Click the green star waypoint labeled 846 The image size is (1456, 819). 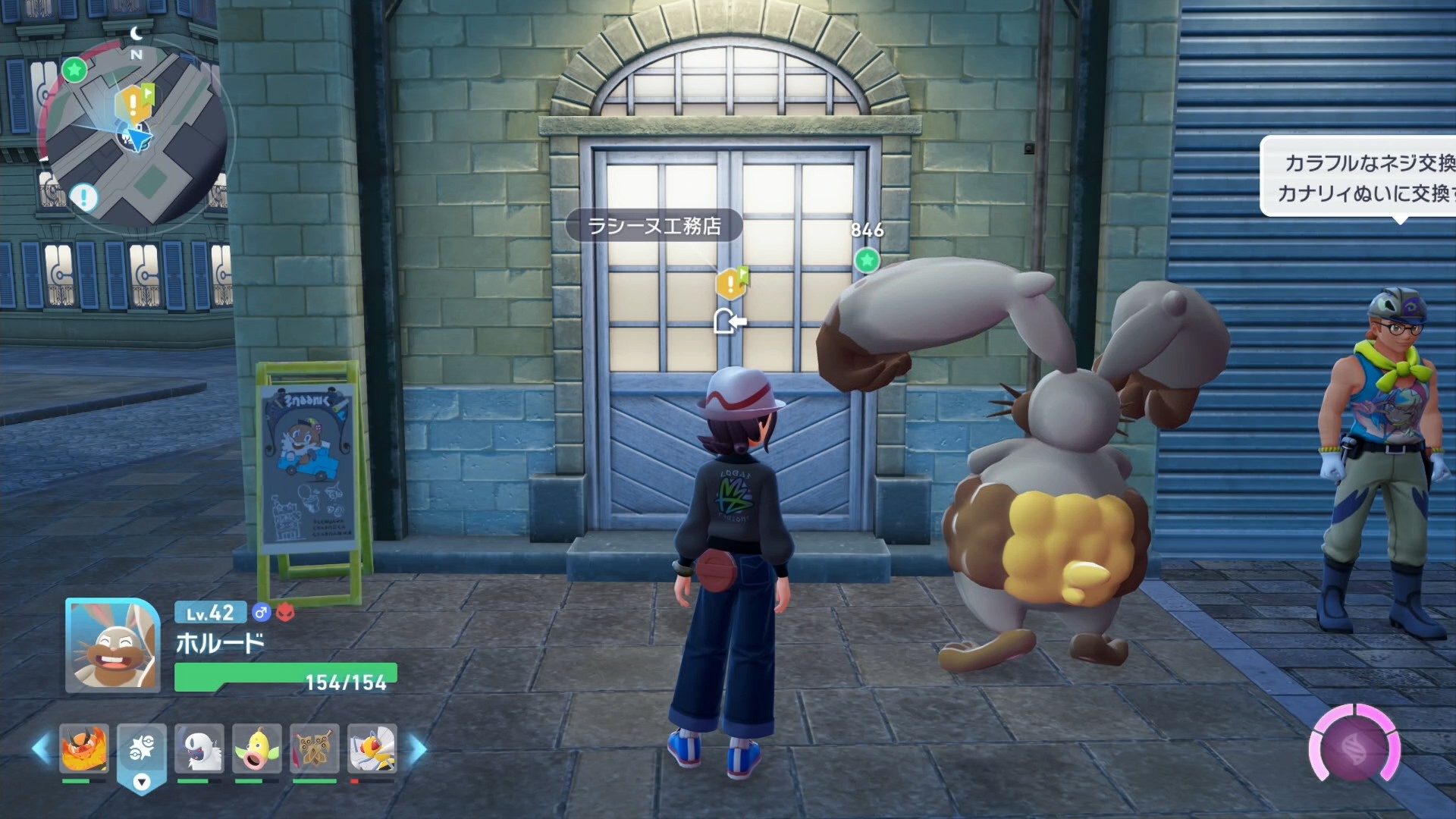[x=867, y=260]
